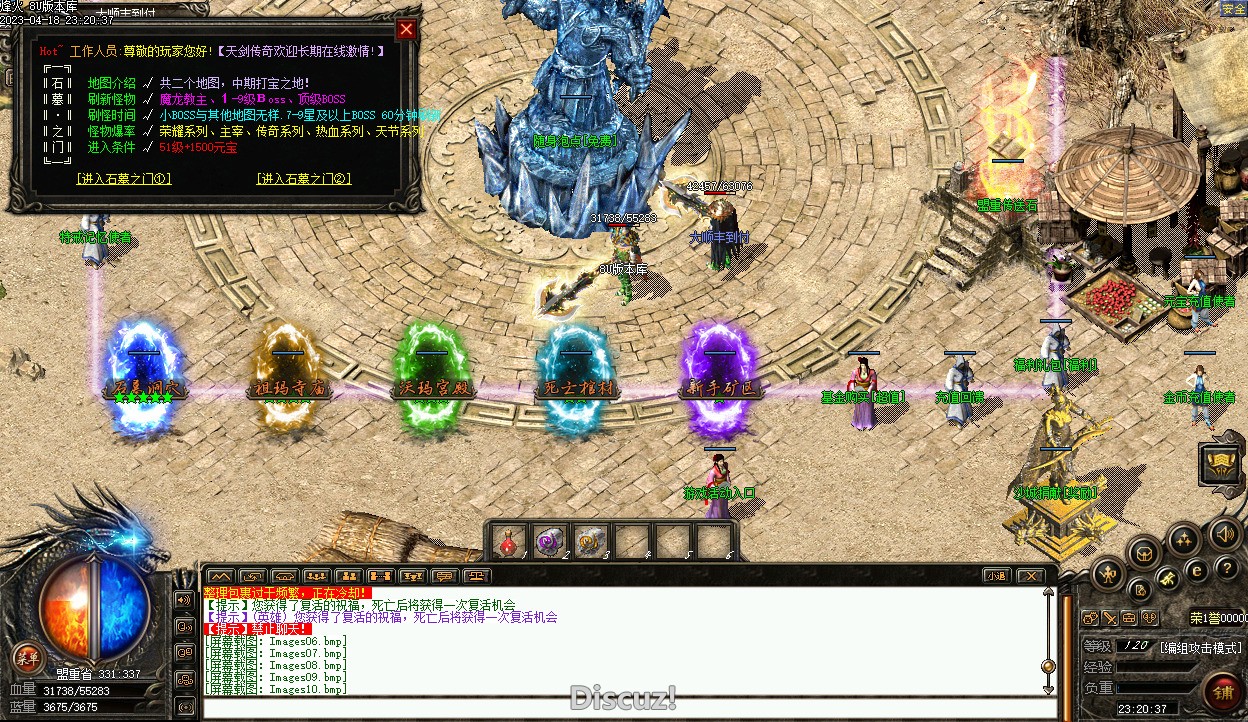The width and height of the screenshot is (1248, 722).
Task: Choose the 进入石墓之门② link
Action: click(304, 179)
